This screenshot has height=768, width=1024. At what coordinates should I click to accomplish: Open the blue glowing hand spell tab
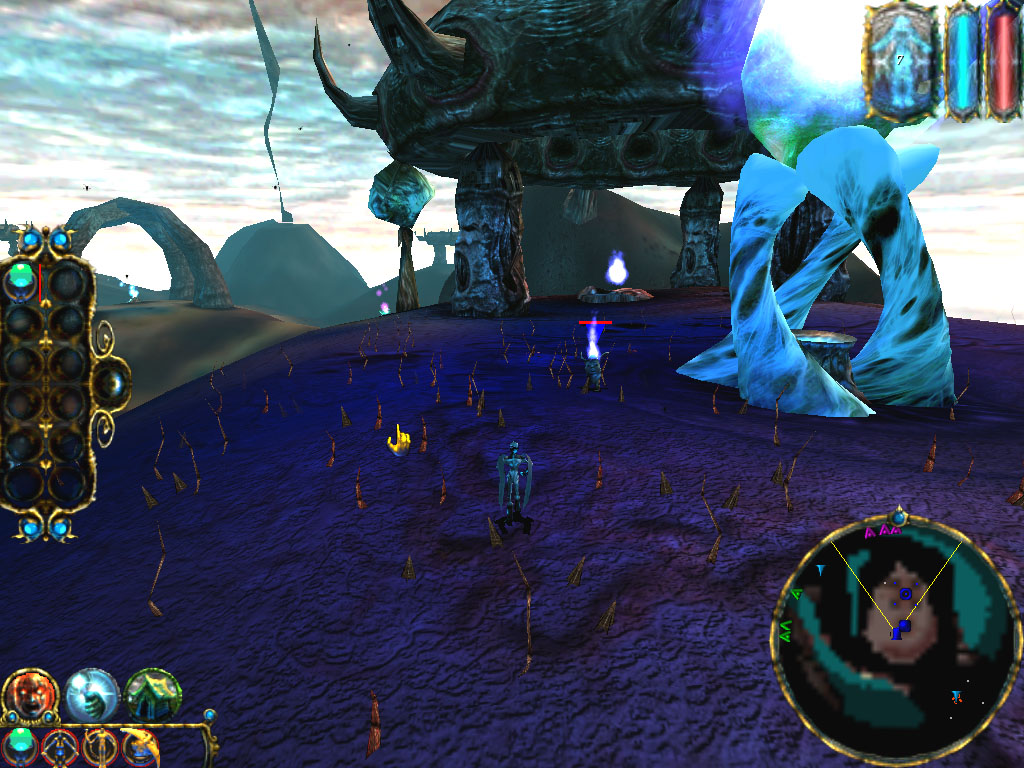(x=92, y=694)
